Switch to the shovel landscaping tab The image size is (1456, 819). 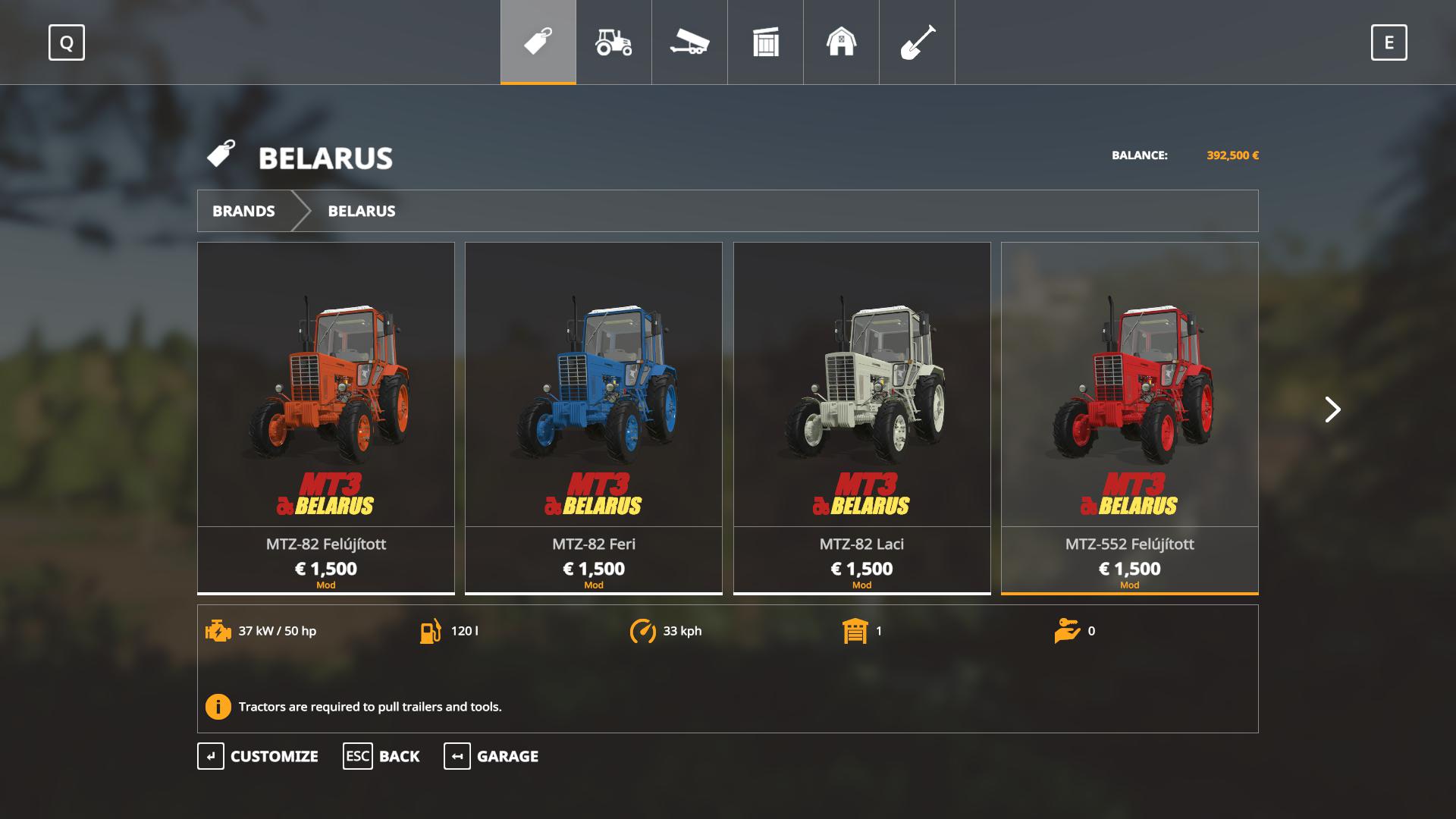[x=917, y=42]
